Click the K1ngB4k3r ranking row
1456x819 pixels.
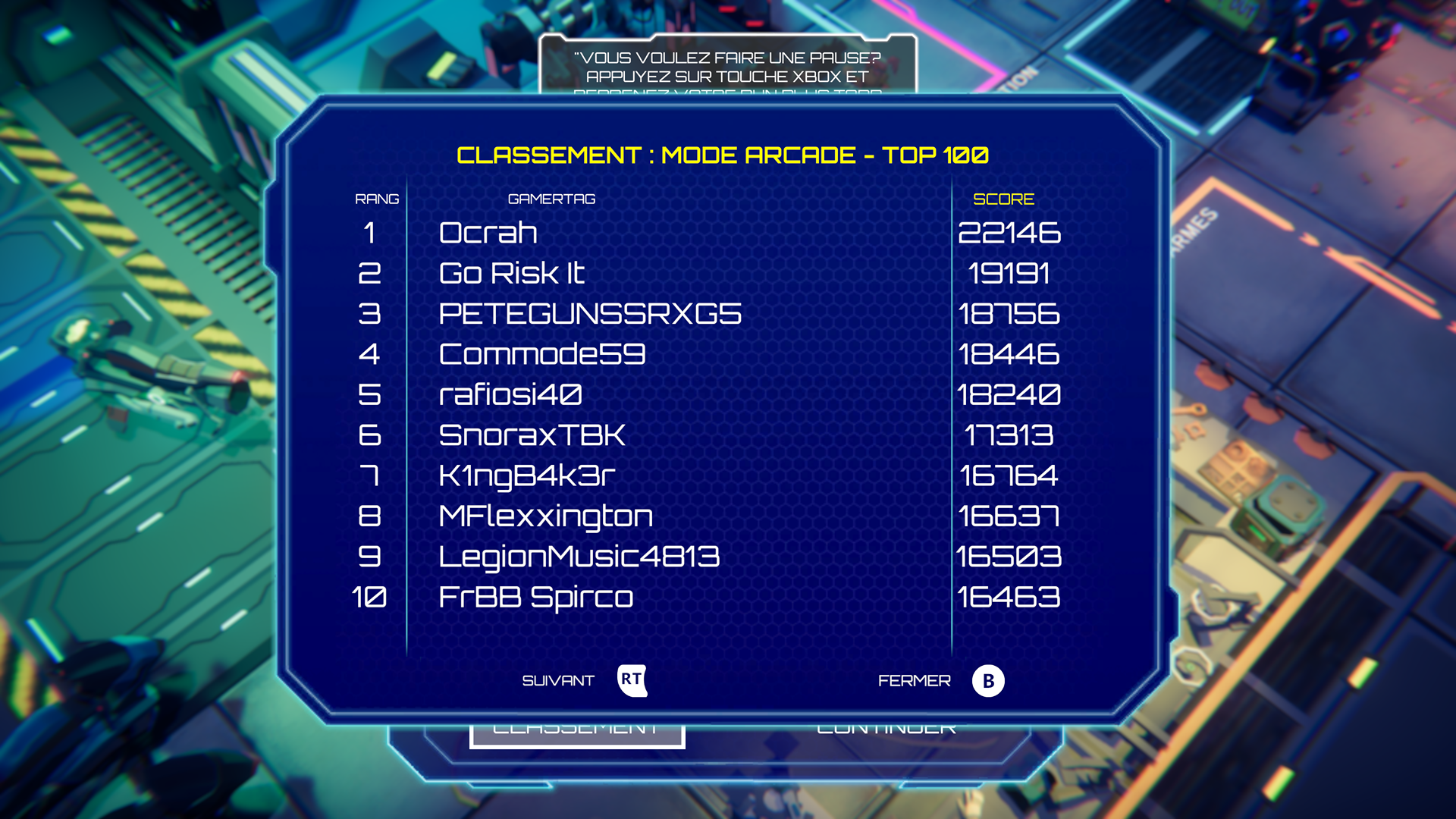click(526, 475)
